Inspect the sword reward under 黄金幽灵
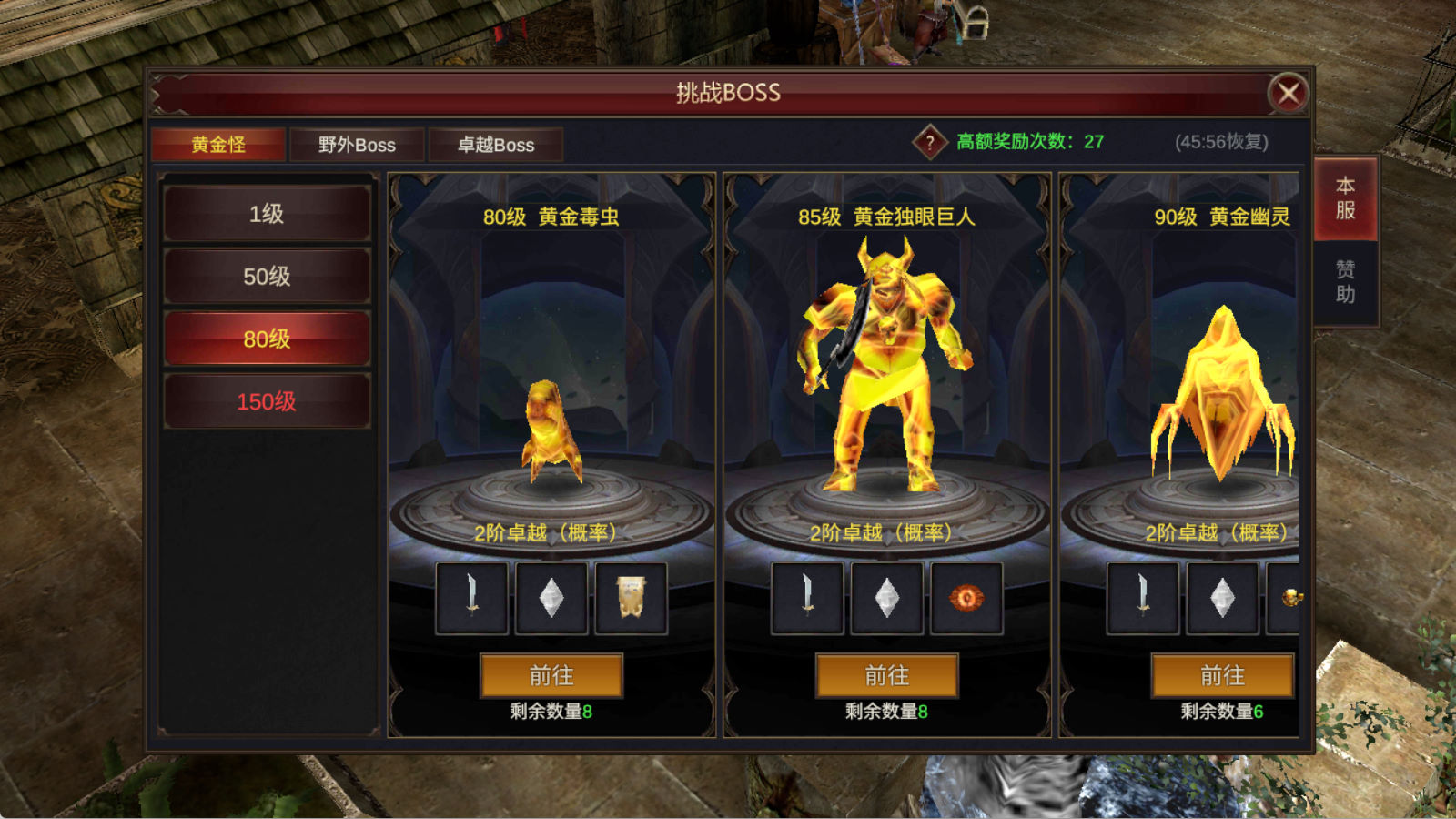This screenshot has height=819, width=1456. [x=1143, y=598]
